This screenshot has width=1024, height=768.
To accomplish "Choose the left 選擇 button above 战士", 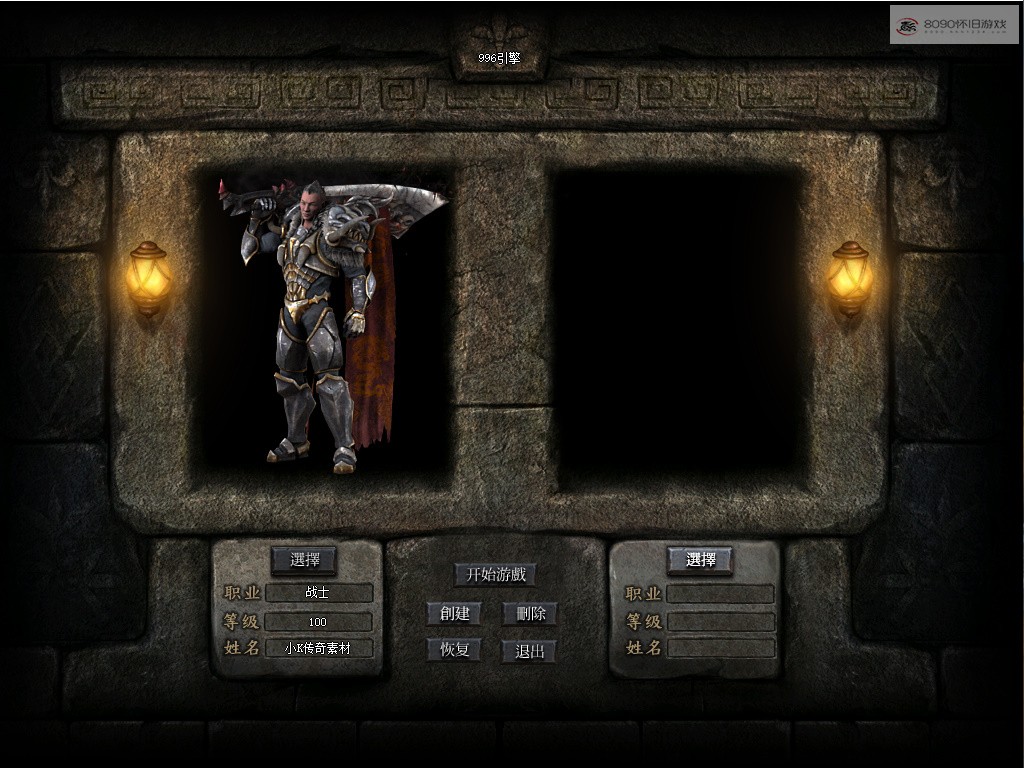I will (304, 560).
